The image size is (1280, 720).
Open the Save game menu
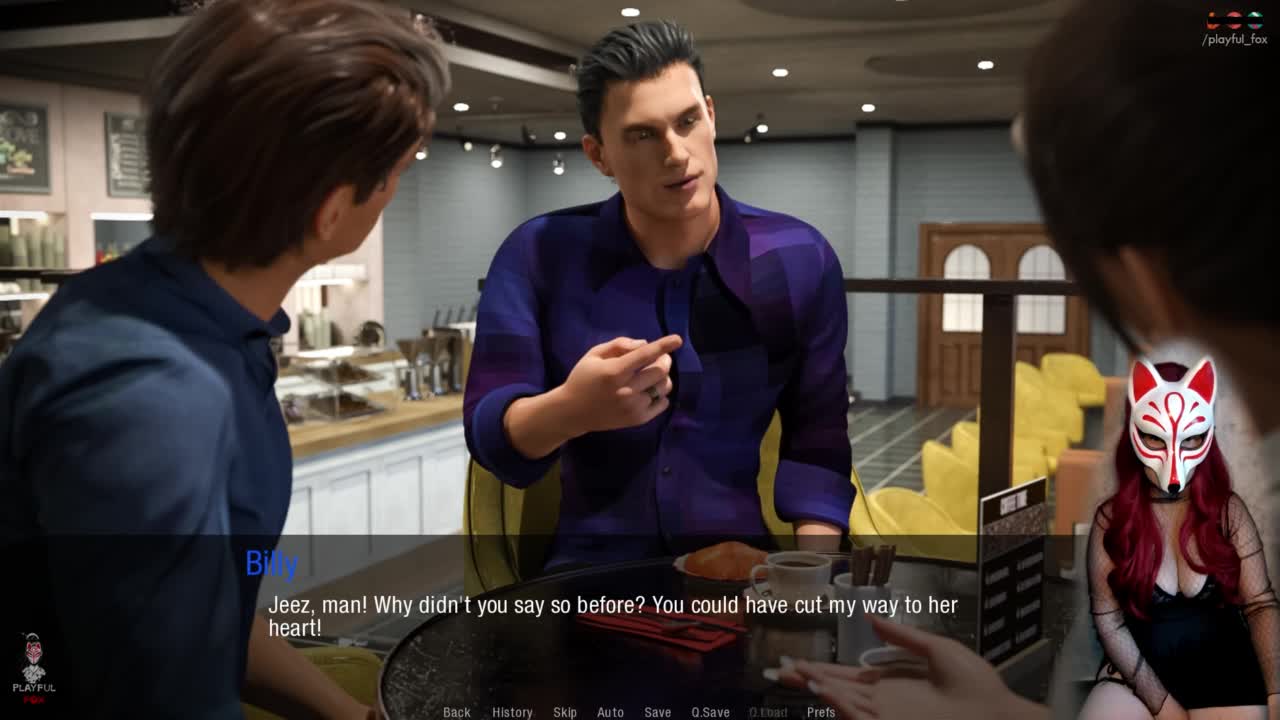[657, 712]
